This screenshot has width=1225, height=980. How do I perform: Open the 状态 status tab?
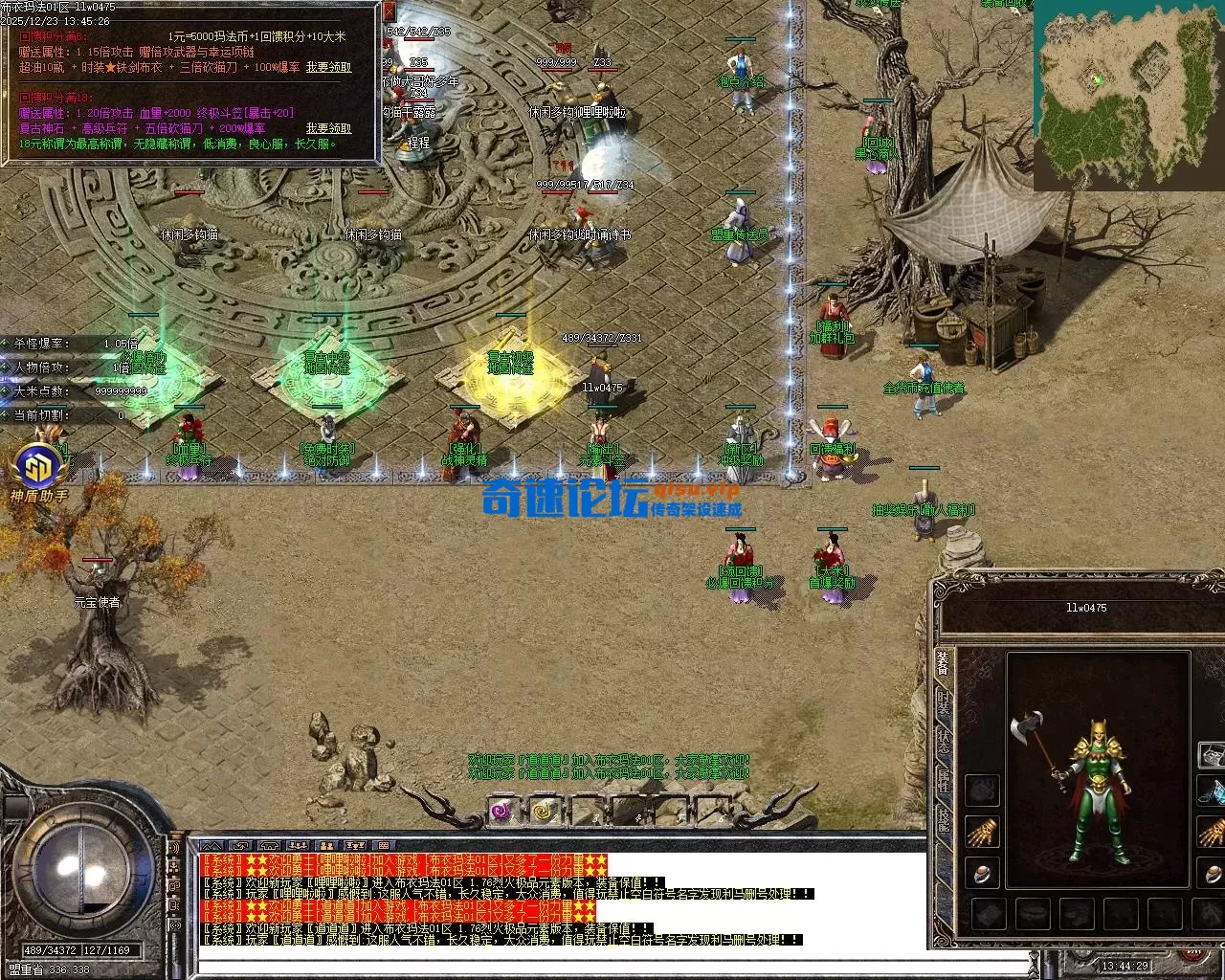pyautogui.click(x=944, y=741)
